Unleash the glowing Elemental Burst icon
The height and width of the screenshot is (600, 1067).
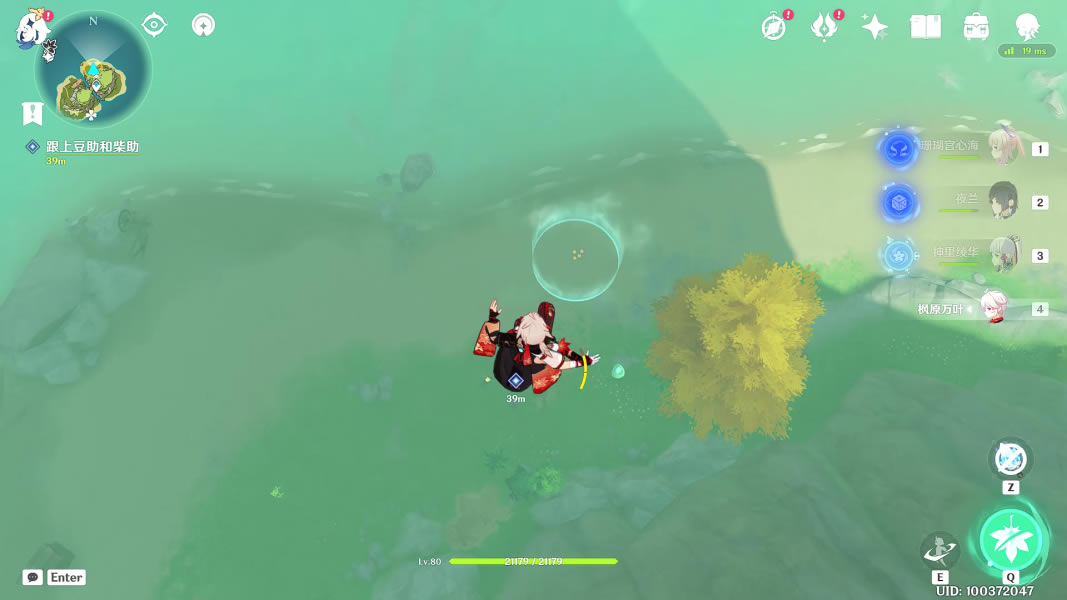[1011, 541]
